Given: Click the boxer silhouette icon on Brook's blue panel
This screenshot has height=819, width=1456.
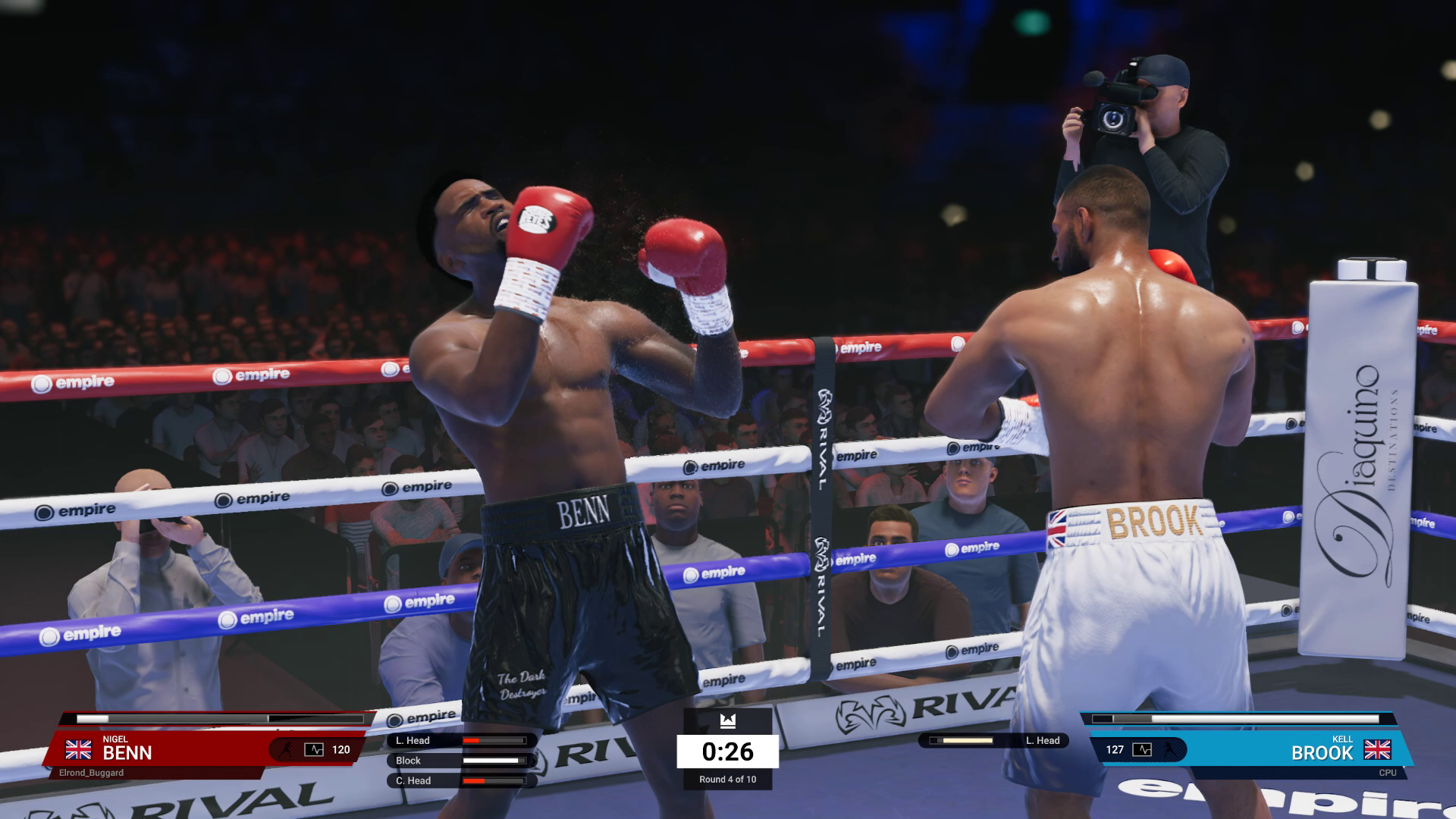Looking at the screenshot, I should (x=1167, y=750).
